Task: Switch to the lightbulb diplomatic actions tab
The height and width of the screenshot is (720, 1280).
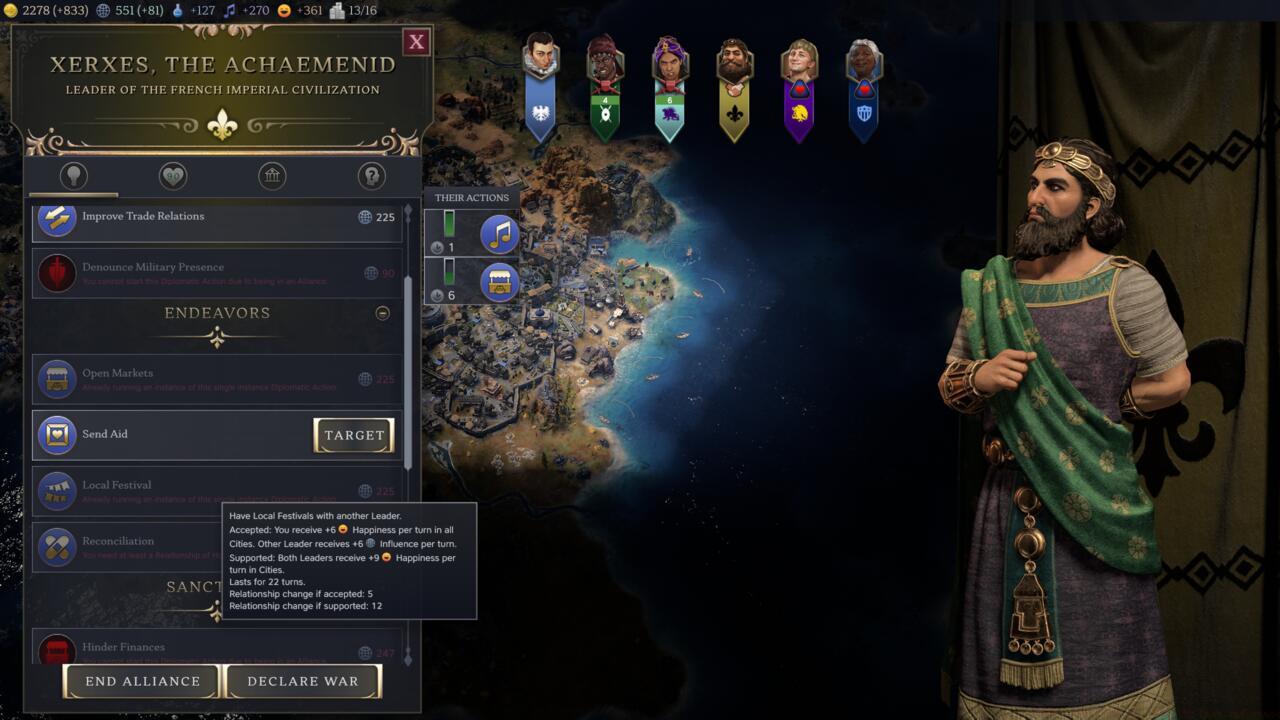Action: tap(74, 176)
